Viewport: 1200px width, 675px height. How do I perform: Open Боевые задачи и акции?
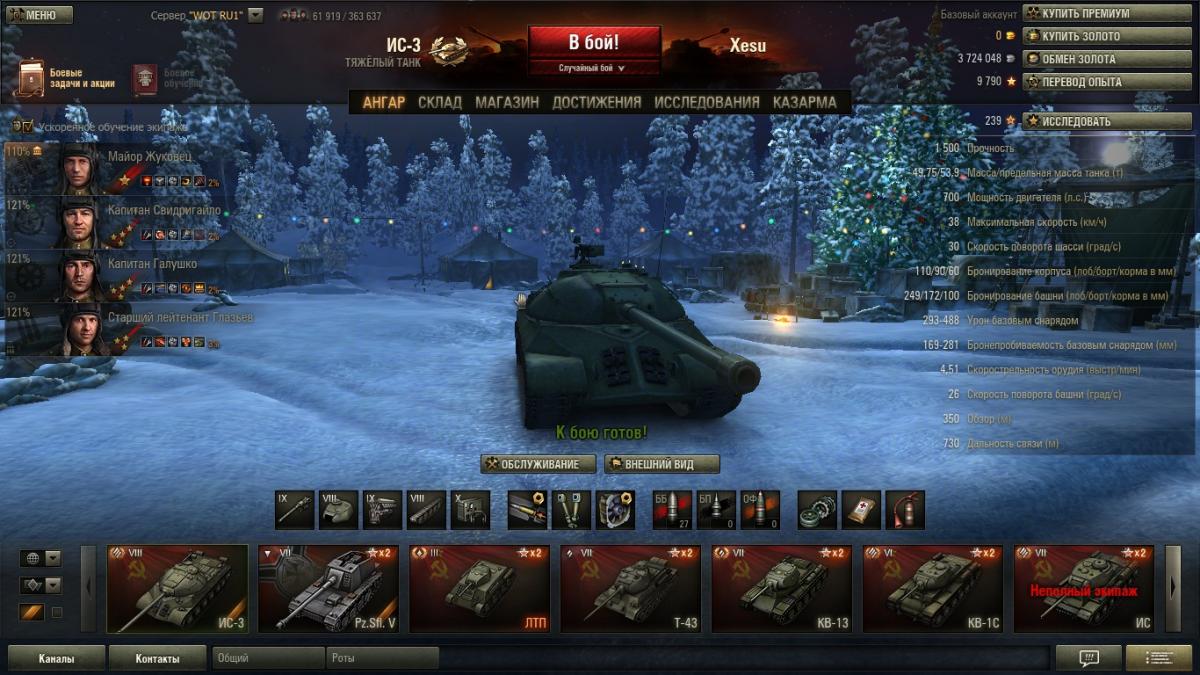66,78
